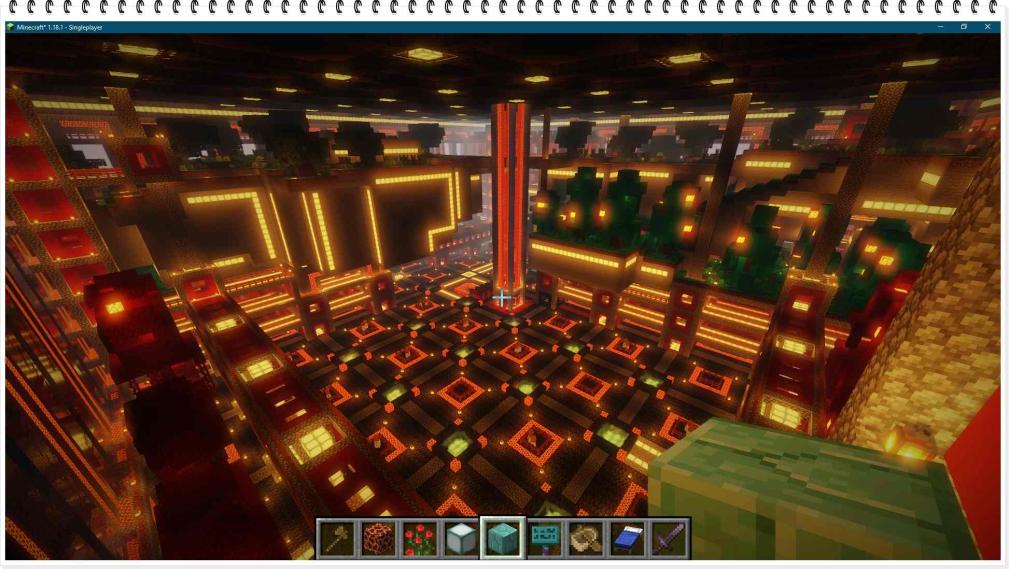Select the tan wooden axe slot
Image resolution: width=1009 pixels, height=569 pixels.
point(585,538)
